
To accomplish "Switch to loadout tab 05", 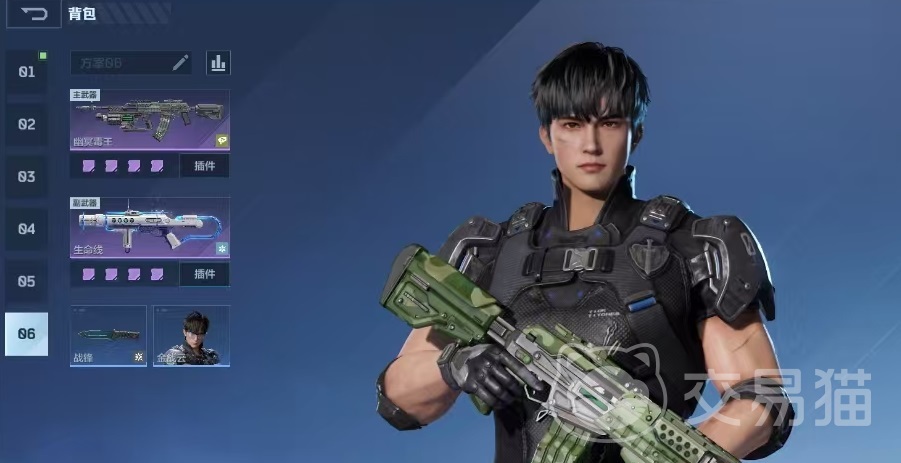I will [x=26, y=282].
